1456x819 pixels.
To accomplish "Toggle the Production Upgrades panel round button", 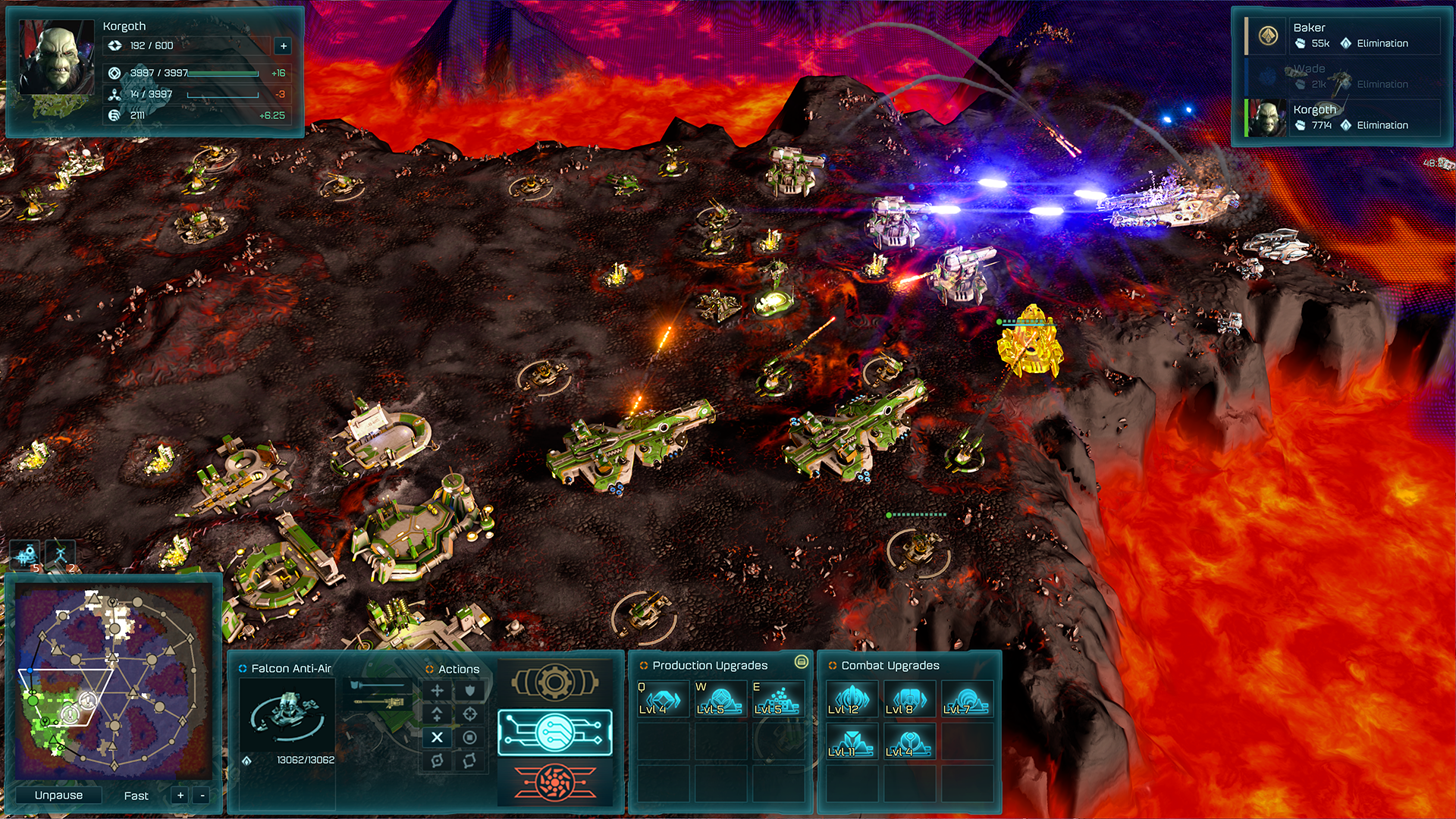I will click(801, 662).
